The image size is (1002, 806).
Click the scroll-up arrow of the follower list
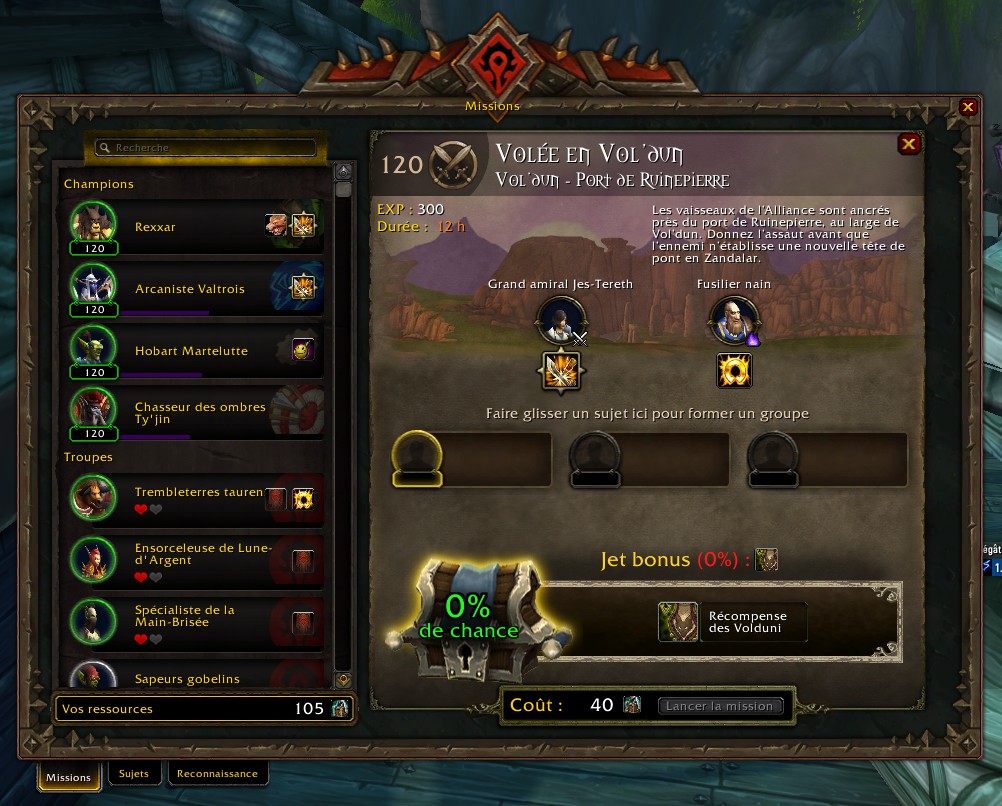point(343,171)
